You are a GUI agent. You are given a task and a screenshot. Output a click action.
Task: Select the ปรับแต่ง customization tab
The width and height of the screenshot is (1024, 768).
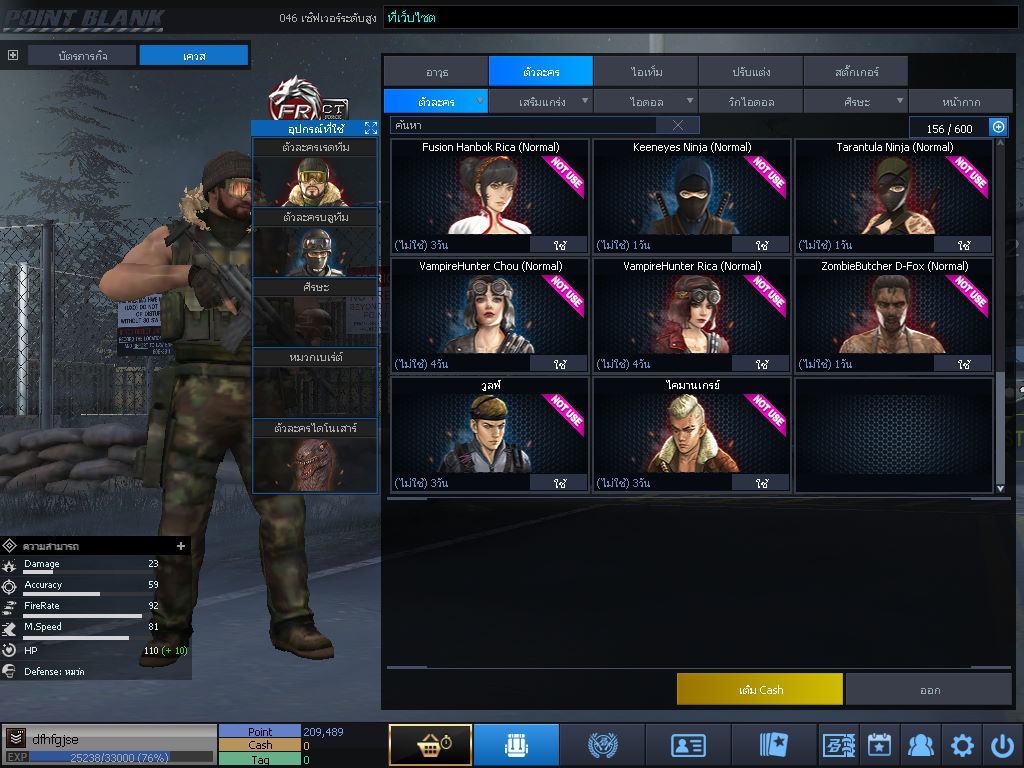click(x=750, y=72)
